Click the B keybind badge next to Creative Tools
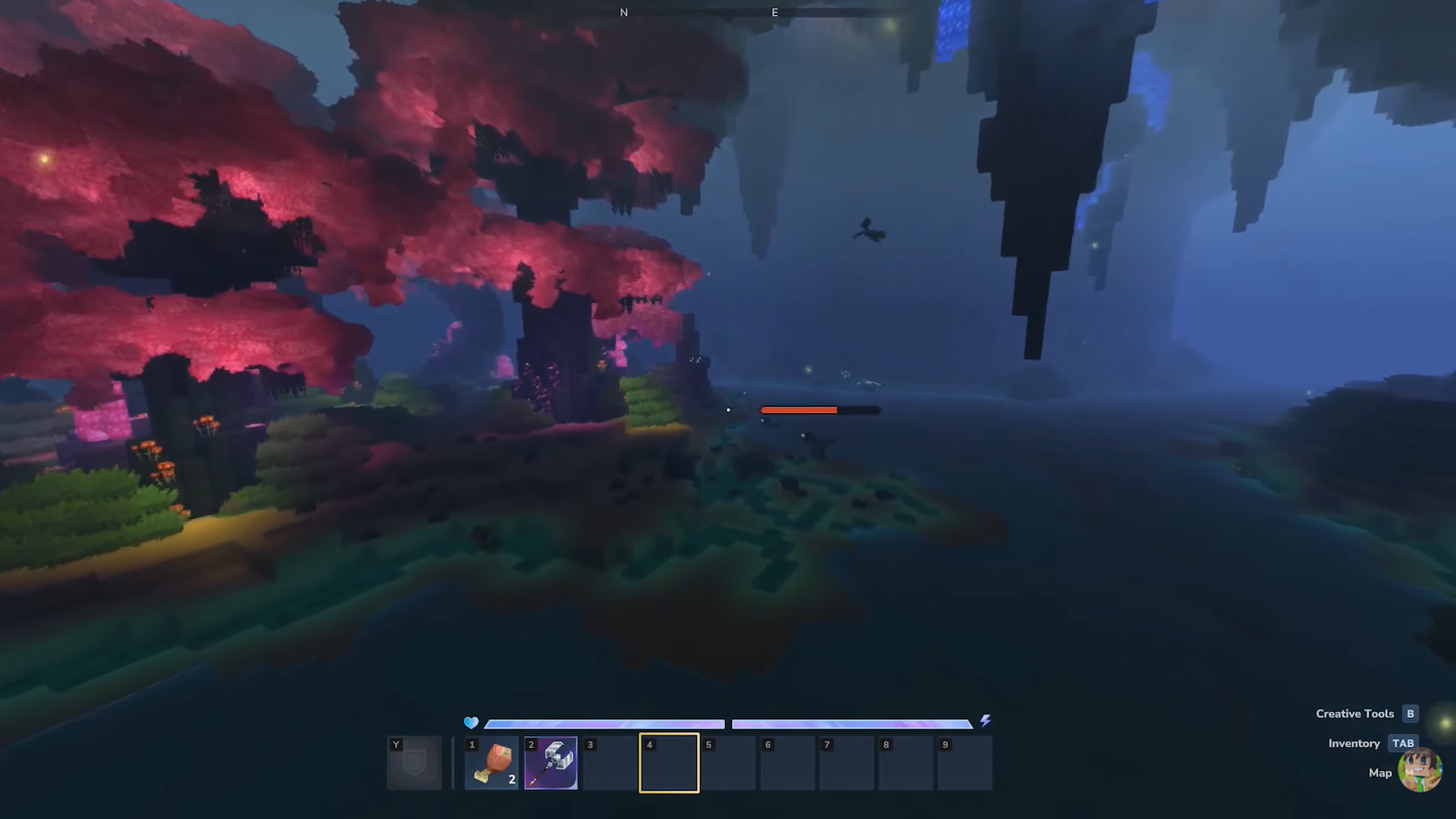Image resolution: width=1456 pixels, height=819 pixels. [x=1410, y=713]
